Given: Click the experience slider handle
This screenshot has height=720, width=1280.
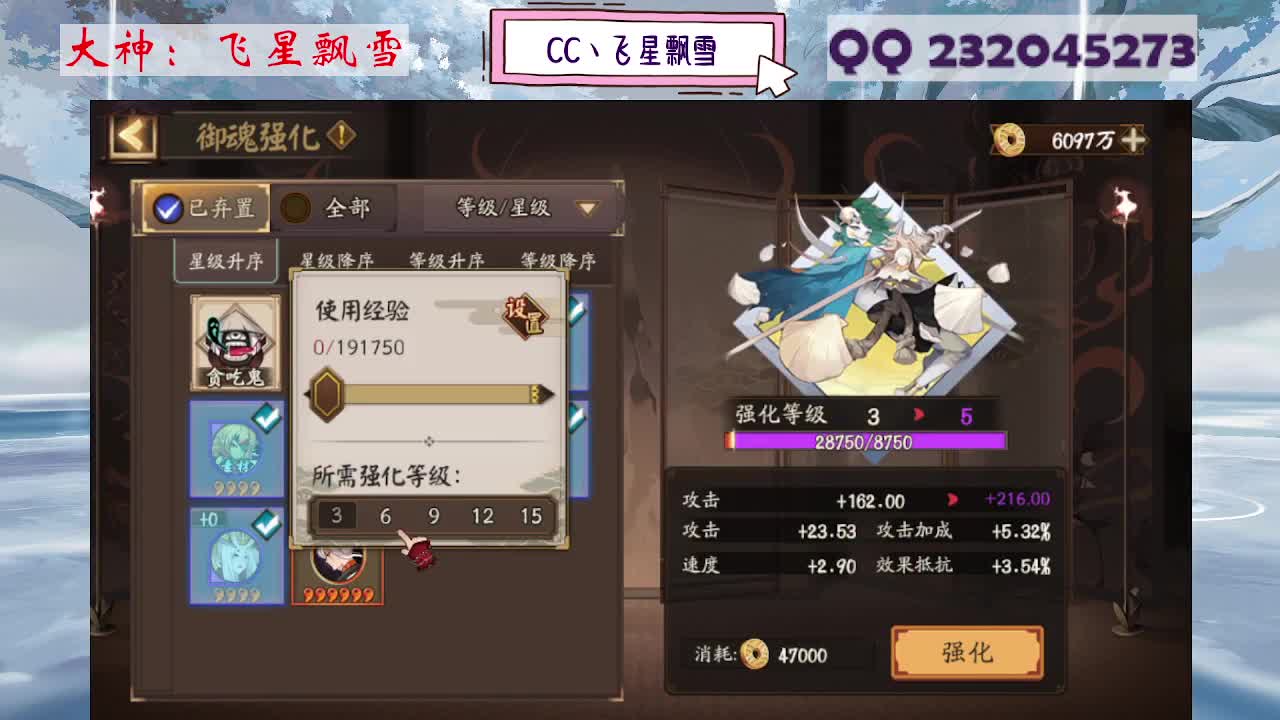Looking at the screenshot, I should coord(326,395).
